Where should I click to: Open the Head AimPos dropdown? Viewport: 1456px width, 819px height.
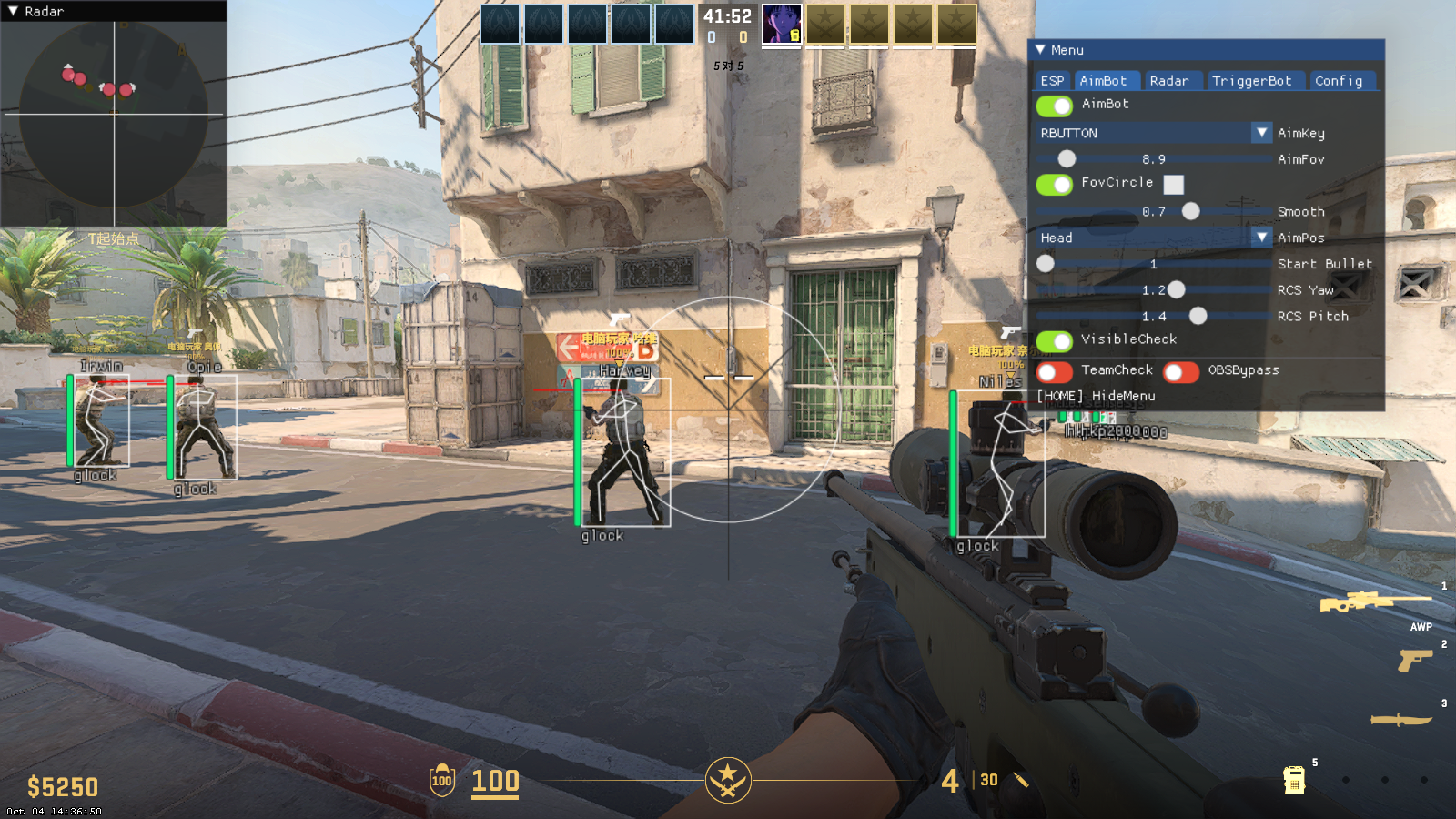point(1262,238)
